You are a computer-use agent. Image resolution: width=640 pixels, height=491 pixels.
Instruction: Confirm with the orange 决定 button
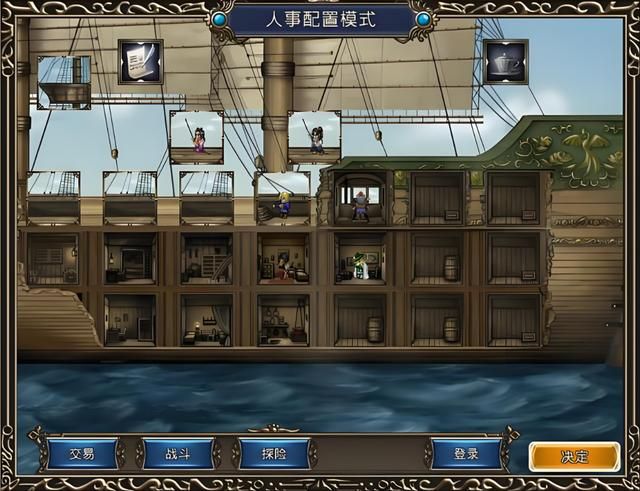574,456
